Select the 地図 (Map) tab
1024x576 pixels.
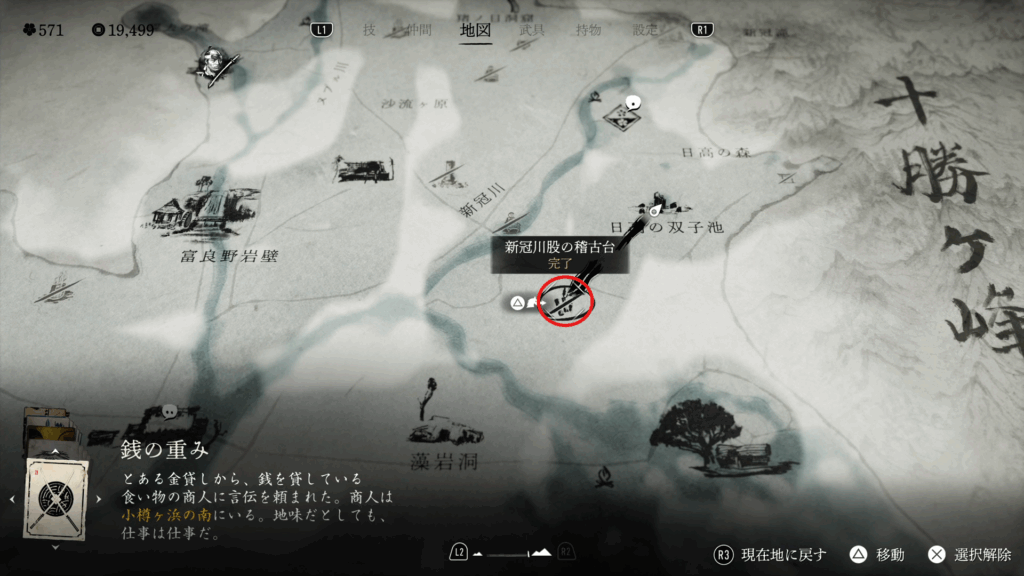[x=475, y=30]
